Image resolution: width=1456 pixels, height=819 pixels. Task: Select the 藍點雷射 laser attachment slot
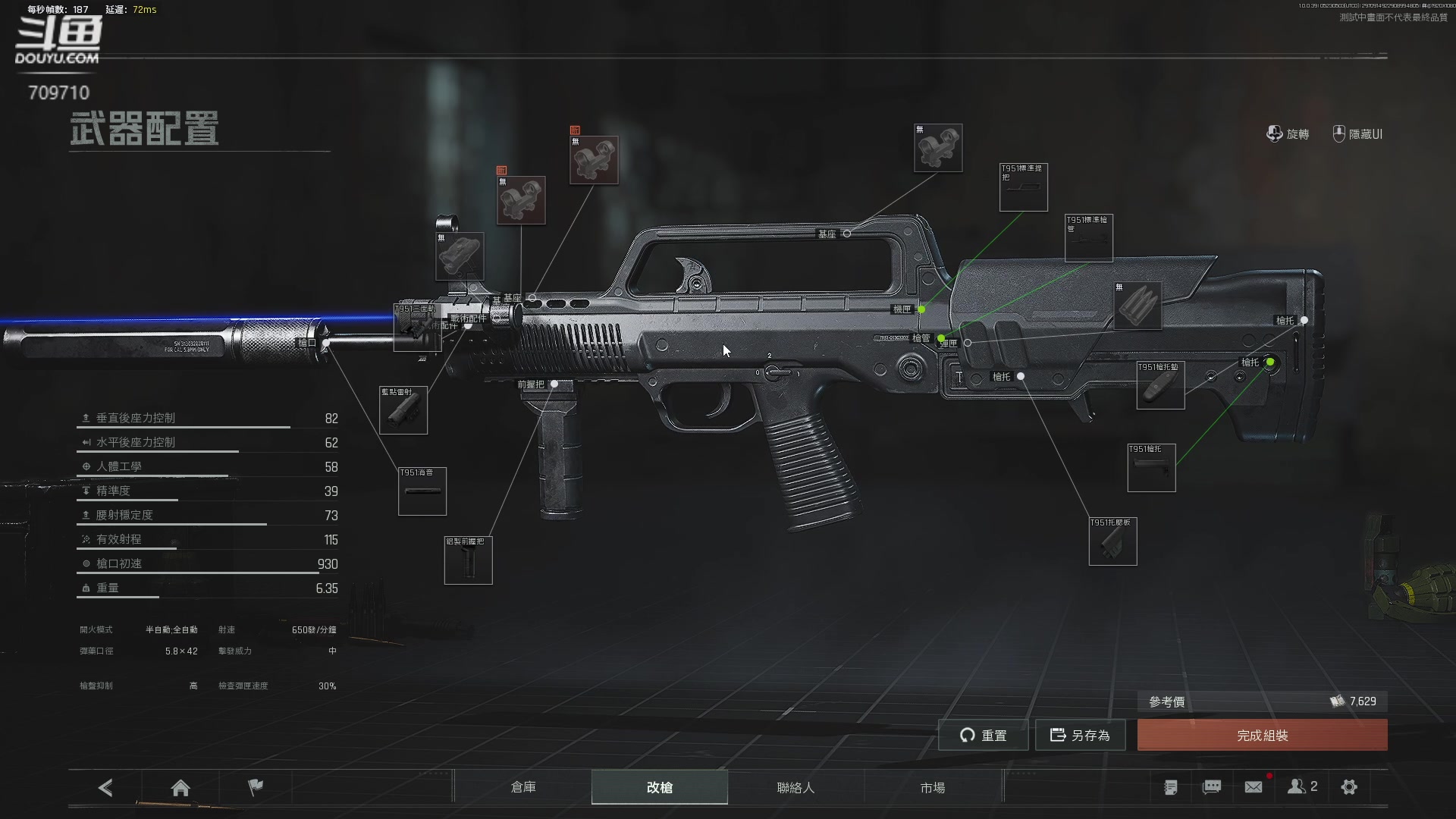403,410
